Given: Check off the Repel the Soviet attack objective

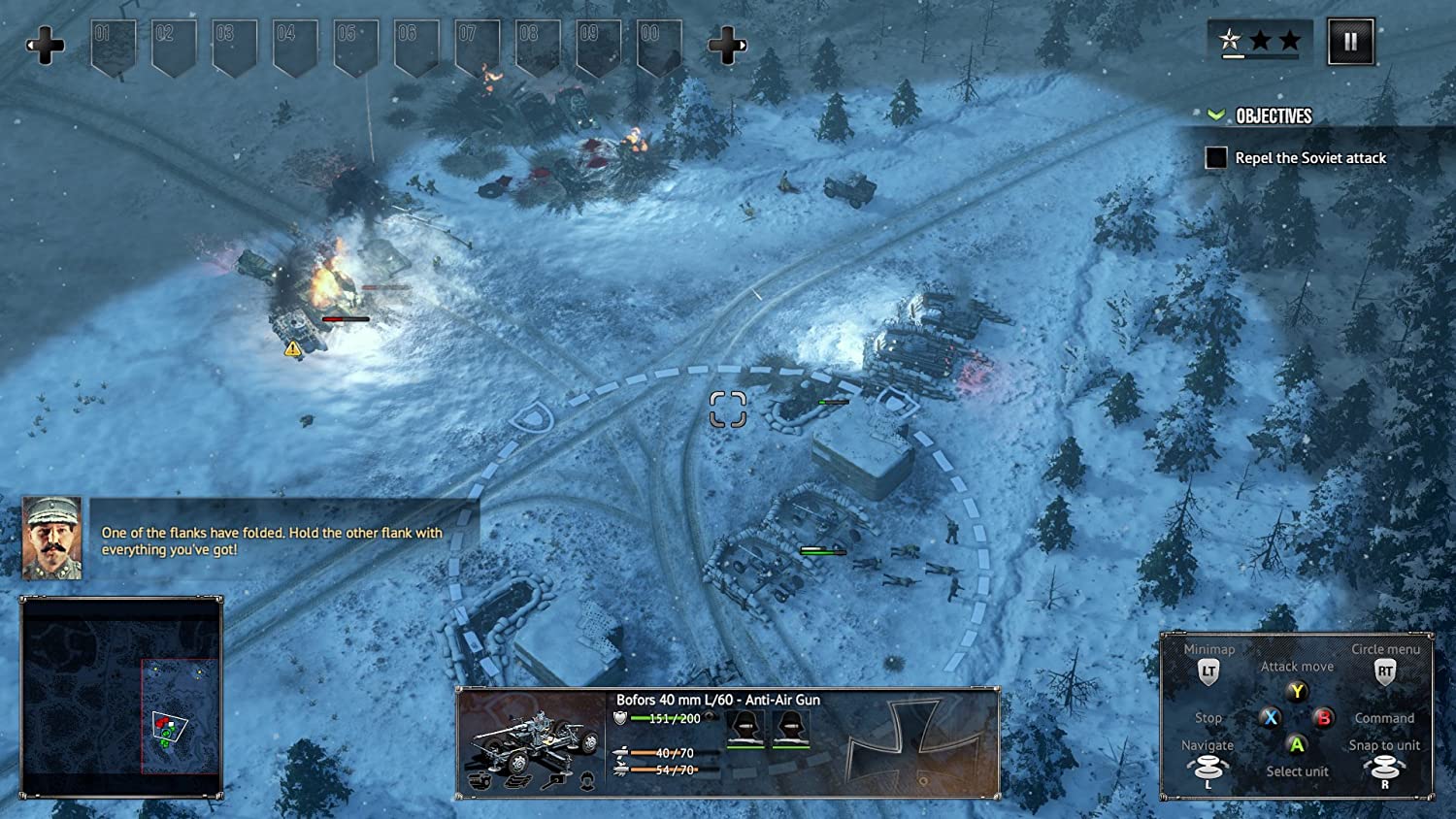Looking at the screenshot, I should coord(1216,157).
